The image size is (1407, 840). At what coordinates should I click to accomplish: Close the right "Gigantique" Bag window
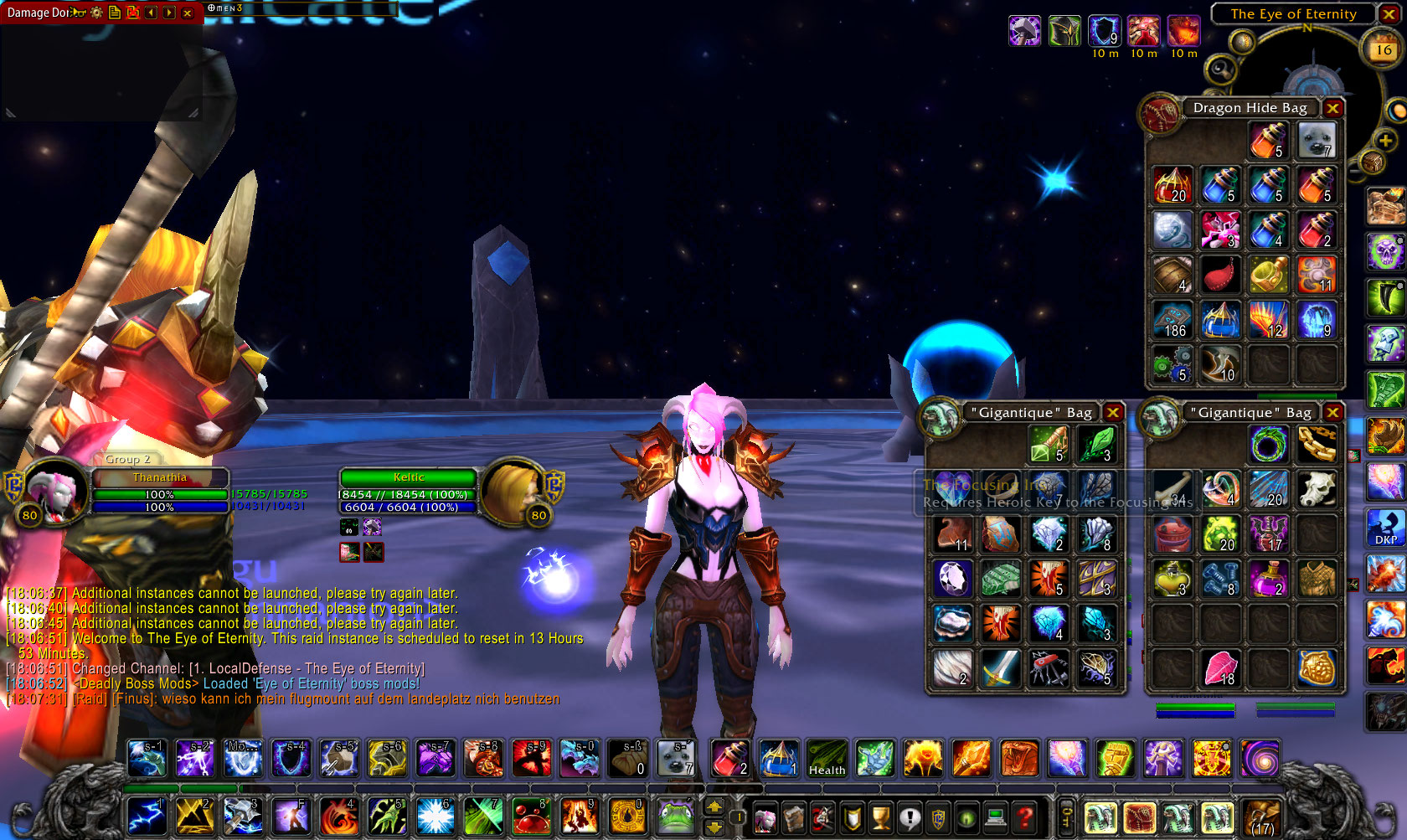pyautogui.click(x=1332, y=412)
